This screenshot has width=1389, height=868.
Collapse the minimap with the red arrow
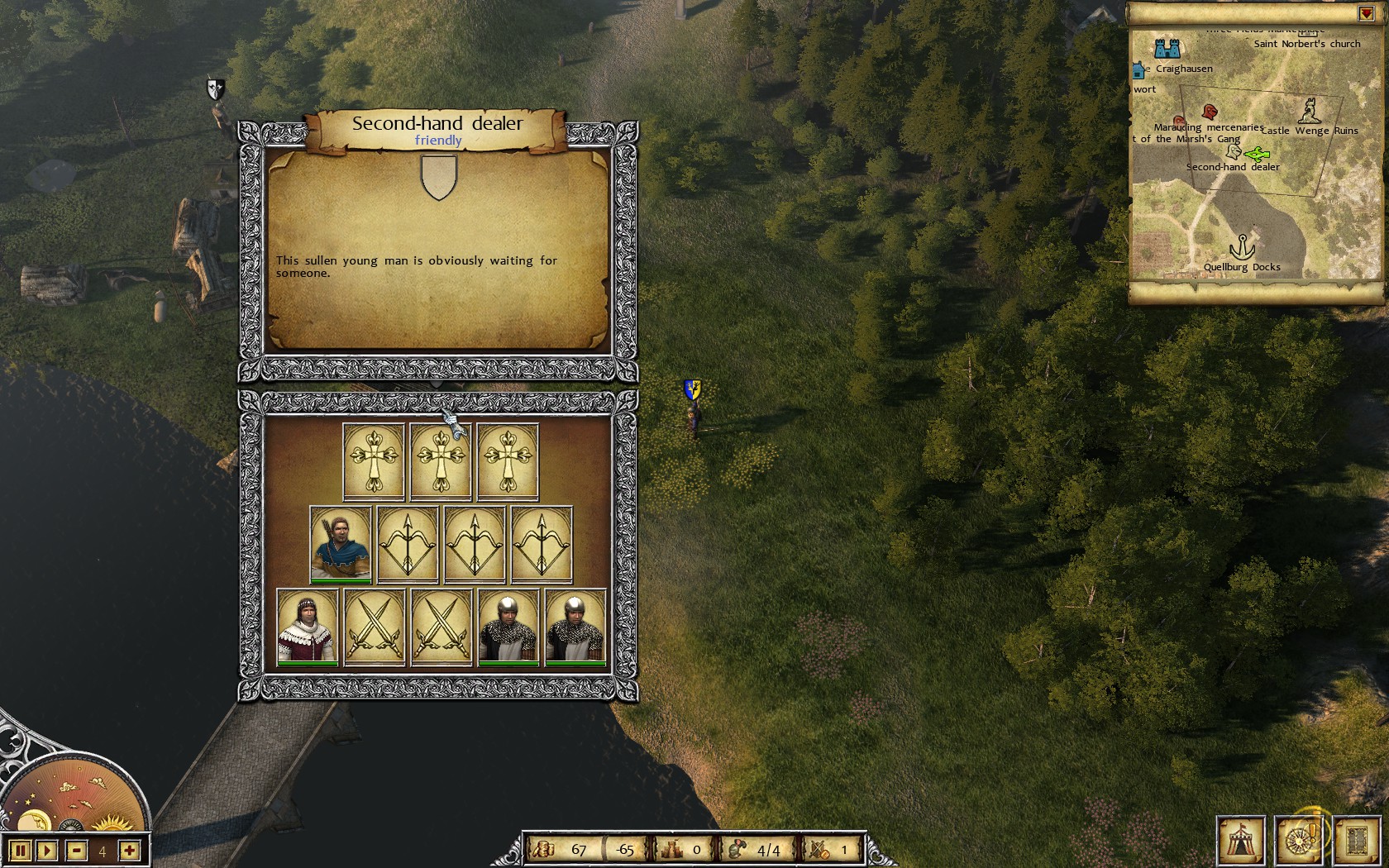(x=1365, y=14)
